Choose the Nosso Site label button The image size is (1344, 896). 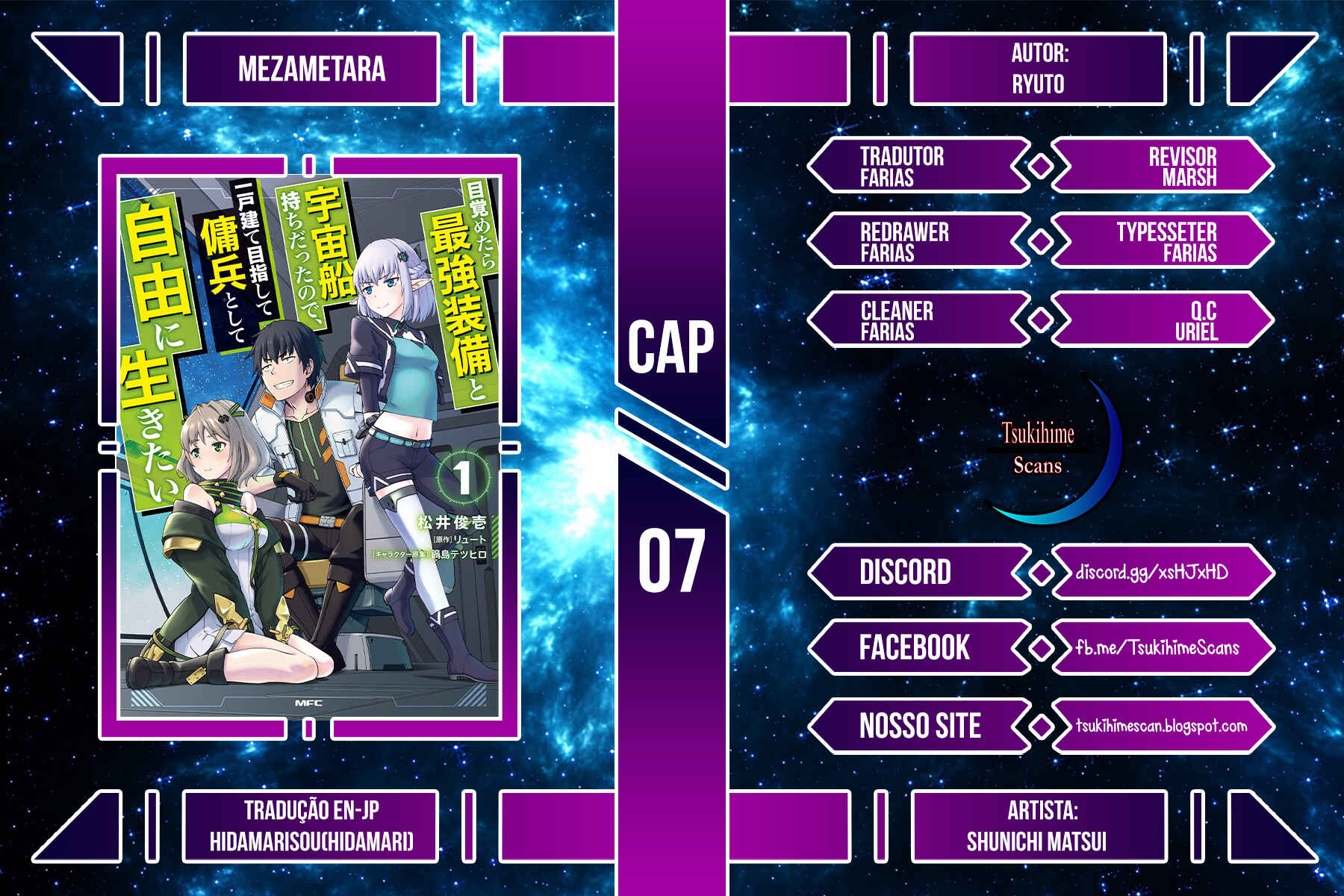click(x=920, y=726)
